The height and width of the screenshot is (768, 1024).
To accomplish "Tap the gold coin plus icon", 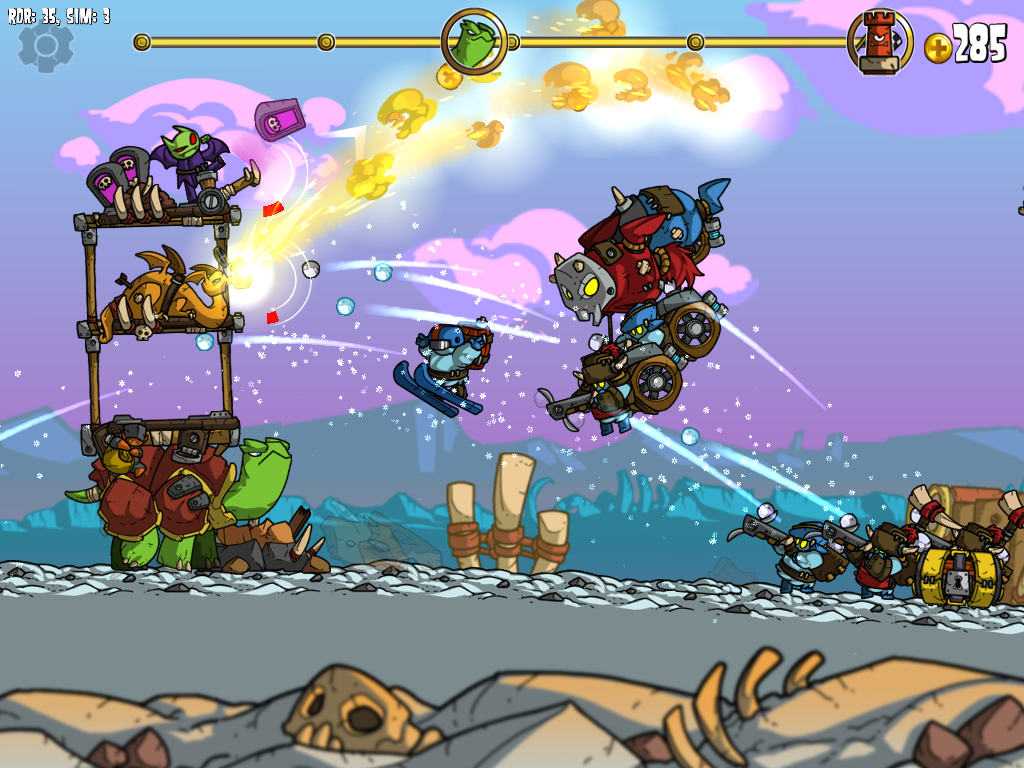I will click(x=937, y=47).
